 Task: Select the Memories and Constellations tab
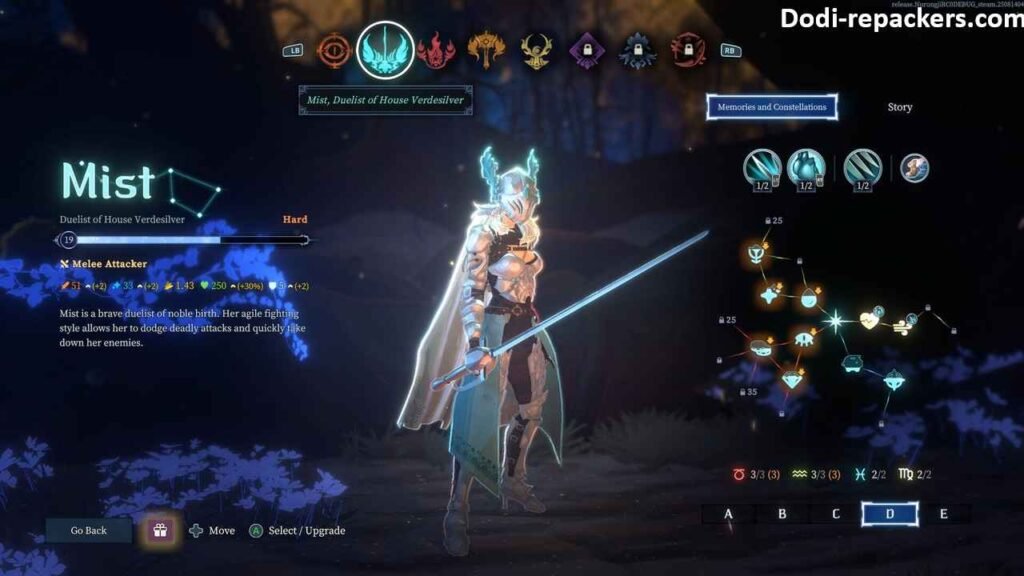[x=771, y=107]
